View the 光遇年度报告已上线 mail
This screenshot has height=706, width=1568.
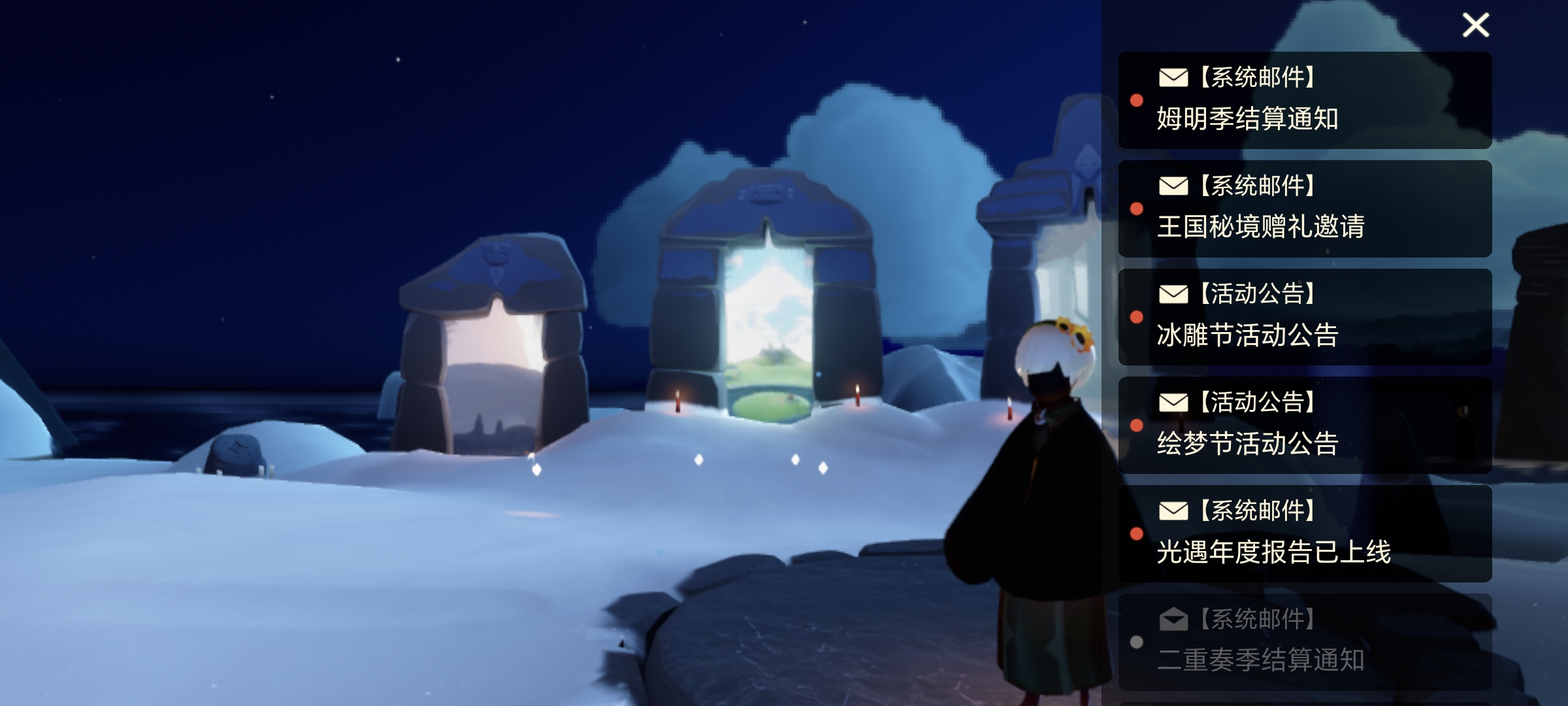1305,533
